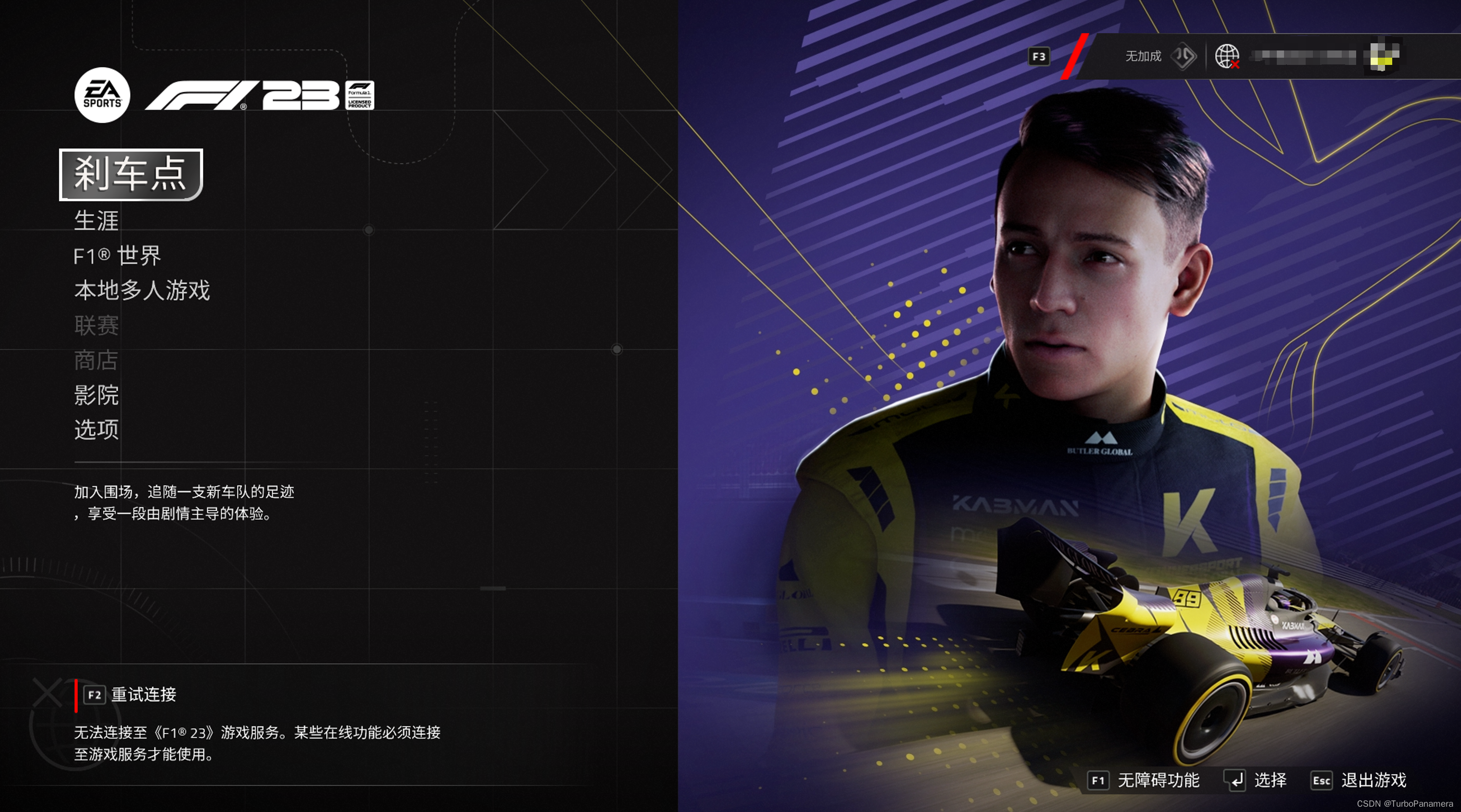Screen dimensions: 1461x812
Task: Choose 本地多人游戏 local multiplayer
Action: tap(142, 290)
